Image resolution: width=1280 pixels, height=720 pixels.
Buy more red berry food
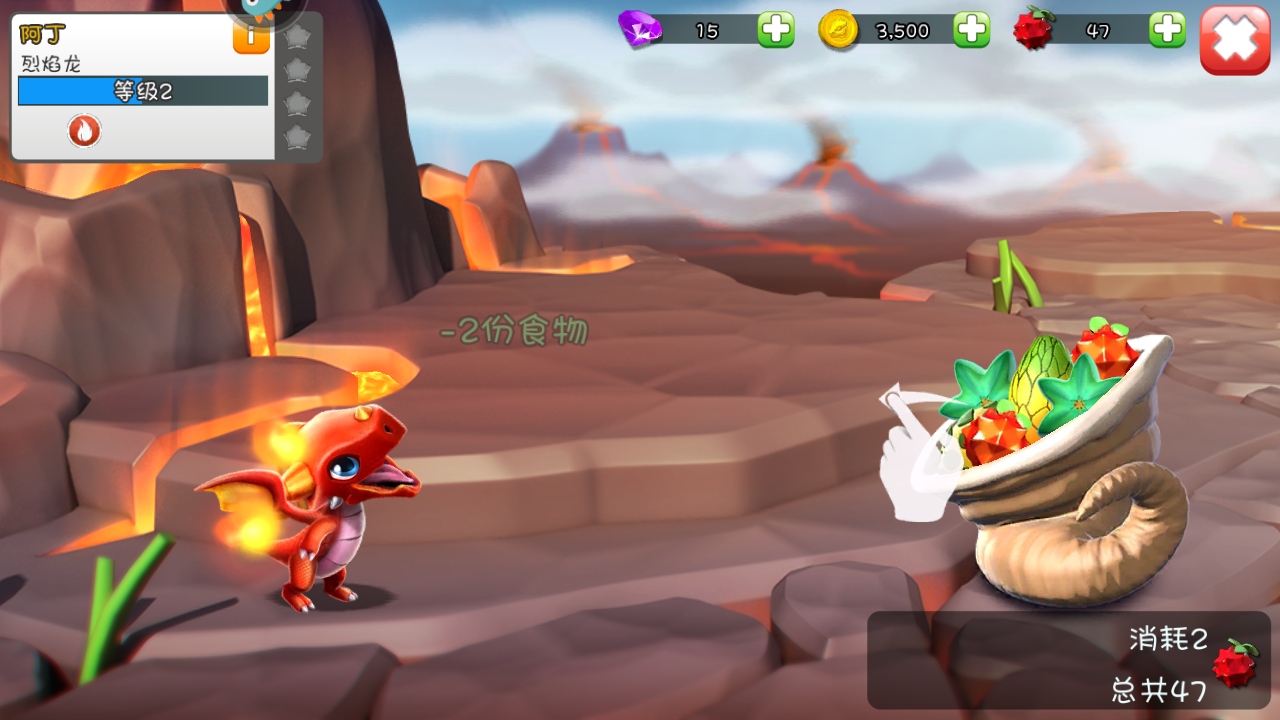coord(1167,30)
